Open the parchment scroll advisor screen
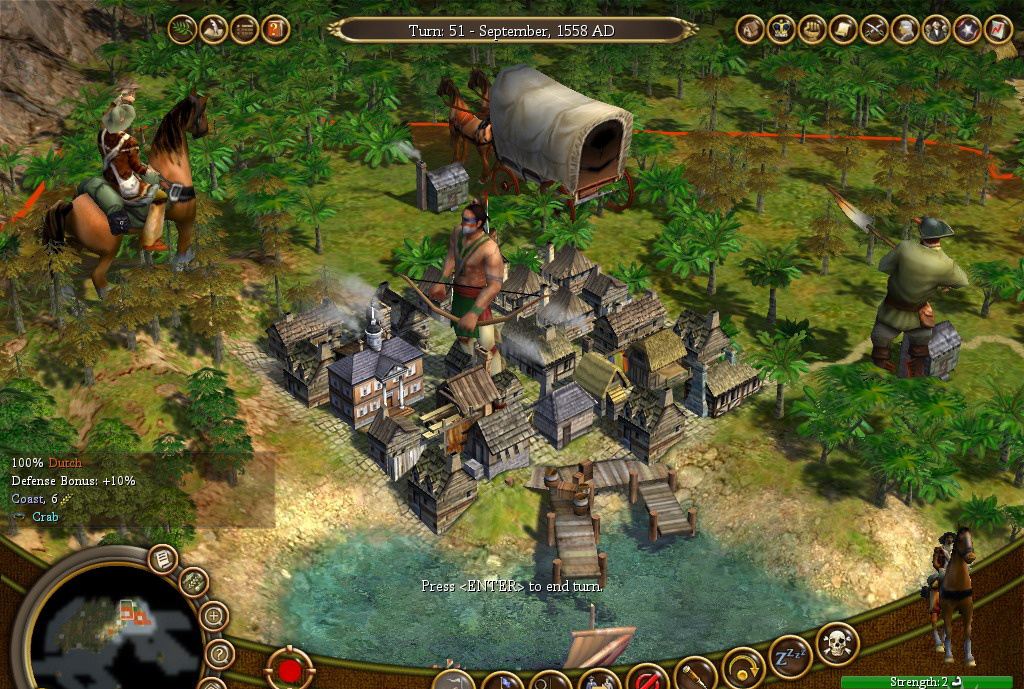The image size is (1024, 689). pos(843,29)
